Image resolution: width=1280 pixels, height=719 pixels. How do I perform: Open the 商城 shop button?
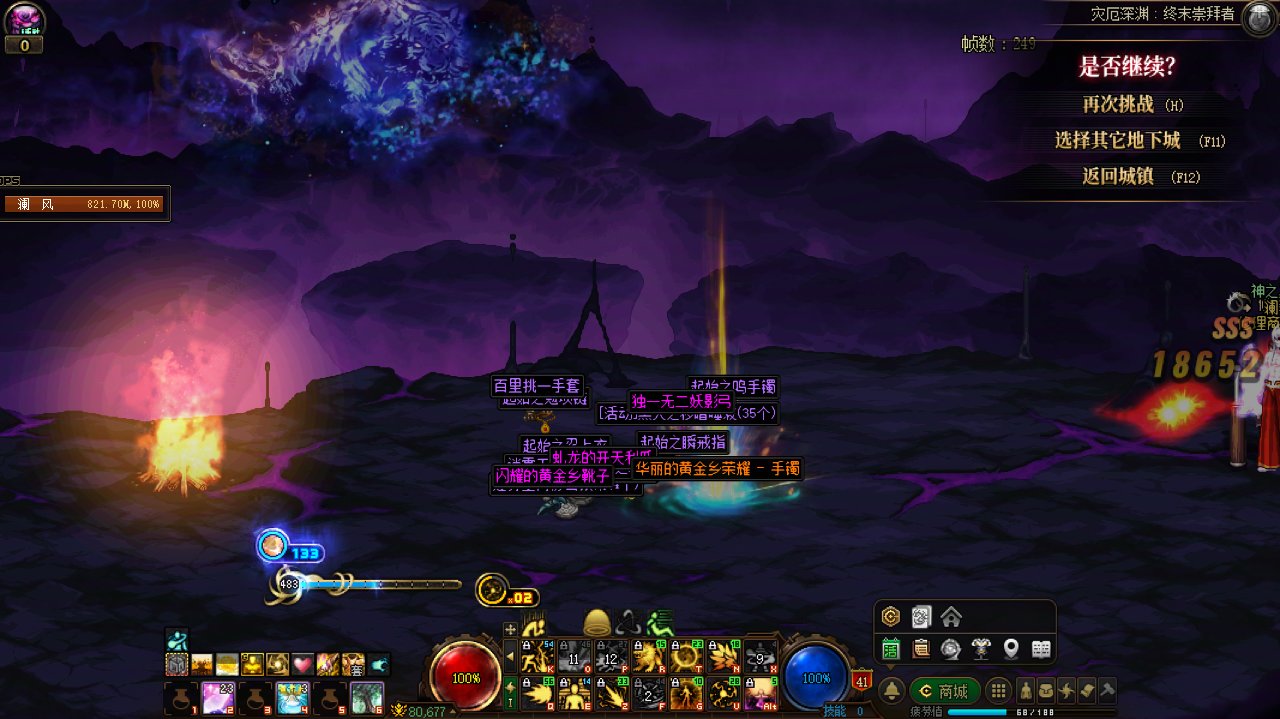944,691
